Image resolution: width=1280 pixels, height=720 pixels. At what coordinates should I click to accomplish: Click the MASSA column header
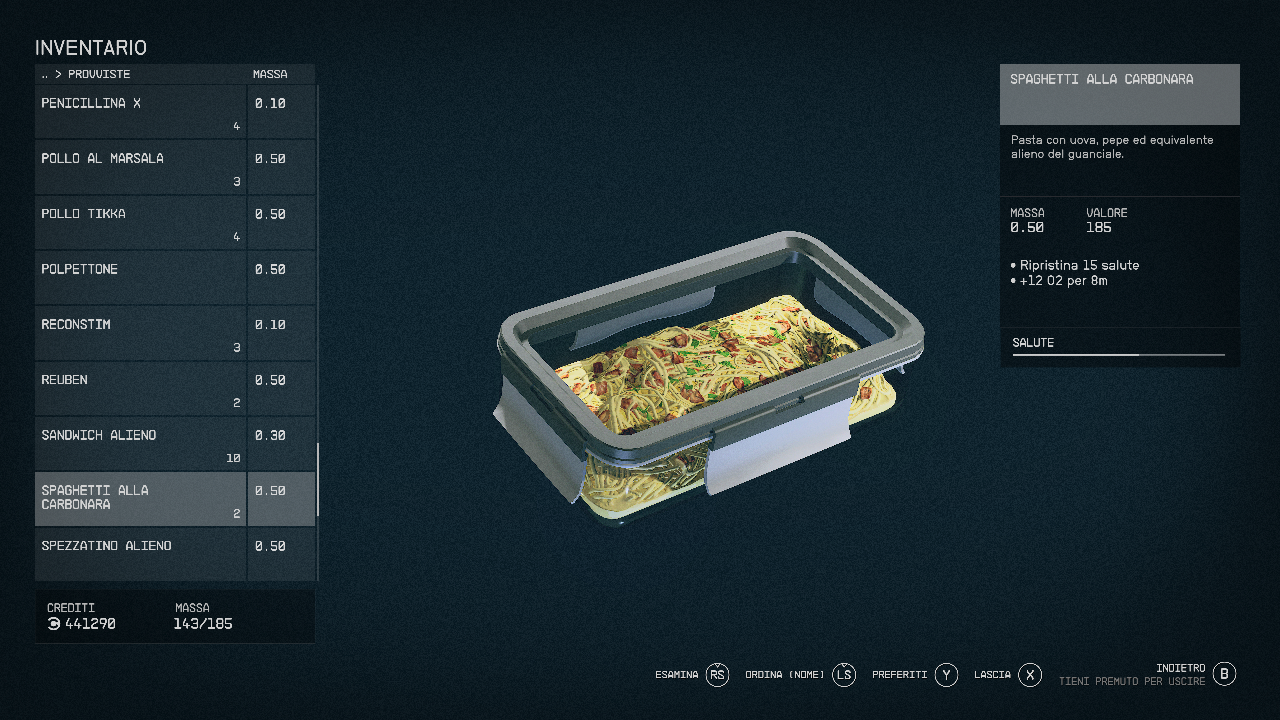coord(268,74)
